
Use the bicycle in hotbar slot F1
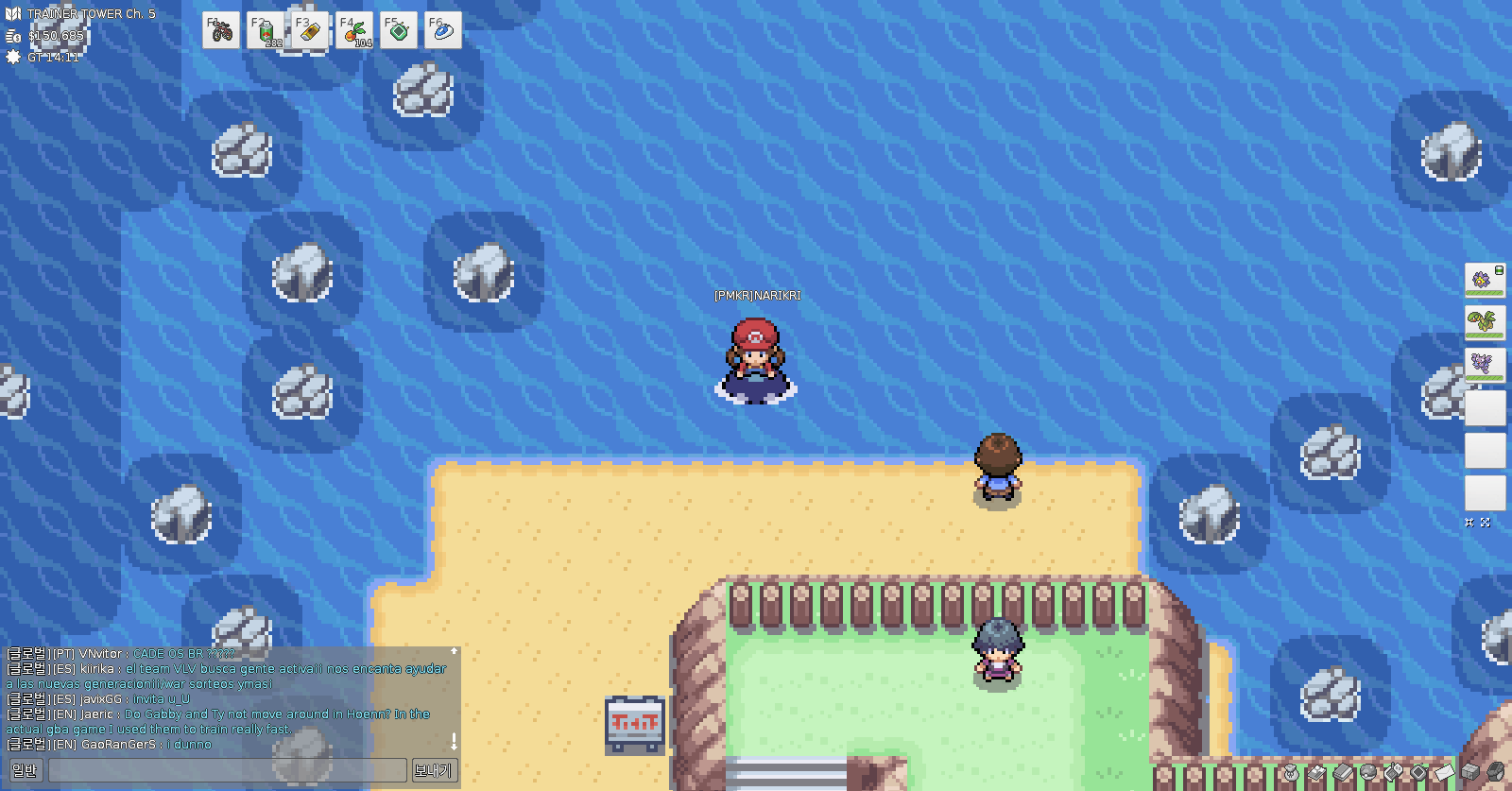coord(221,31)
